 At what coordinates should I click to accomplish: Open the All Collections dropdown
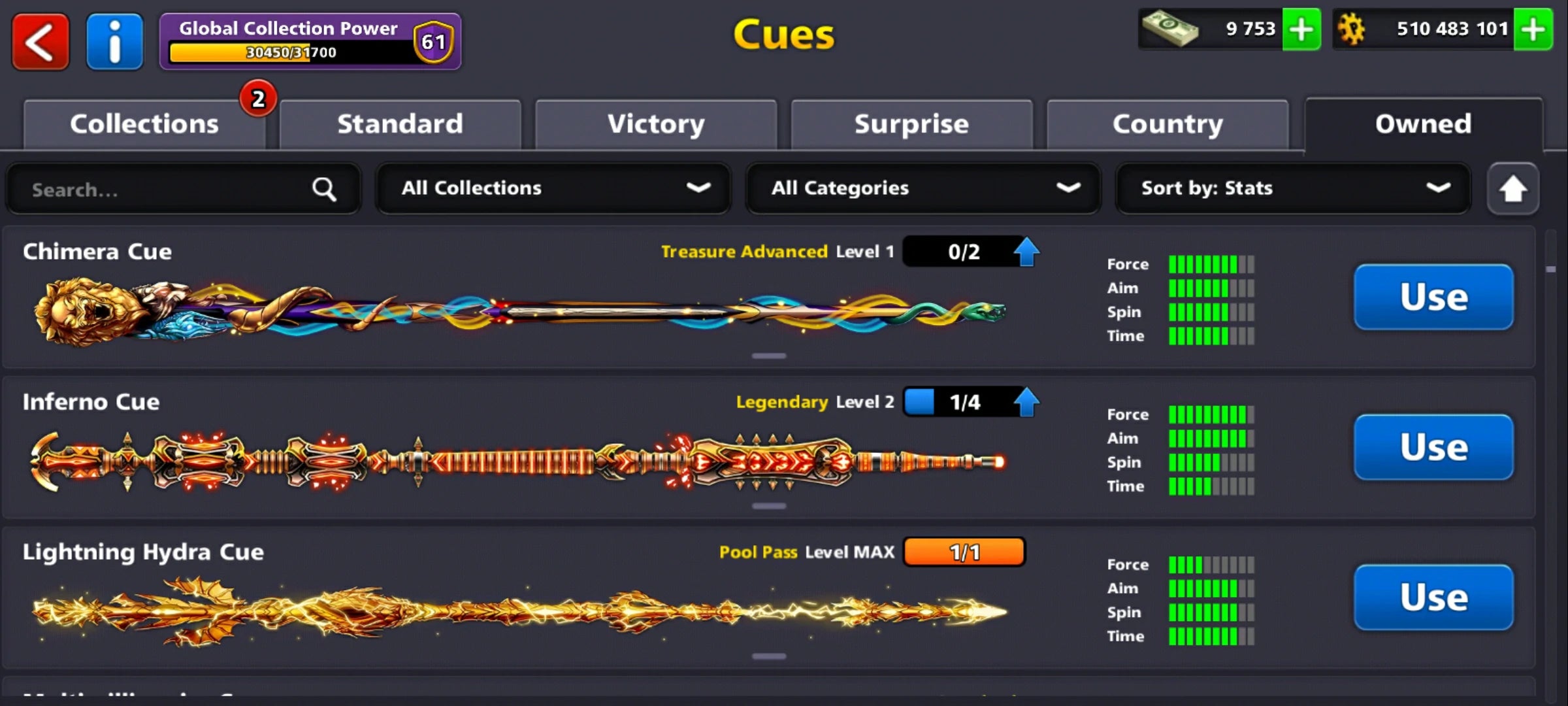(553, 188)
